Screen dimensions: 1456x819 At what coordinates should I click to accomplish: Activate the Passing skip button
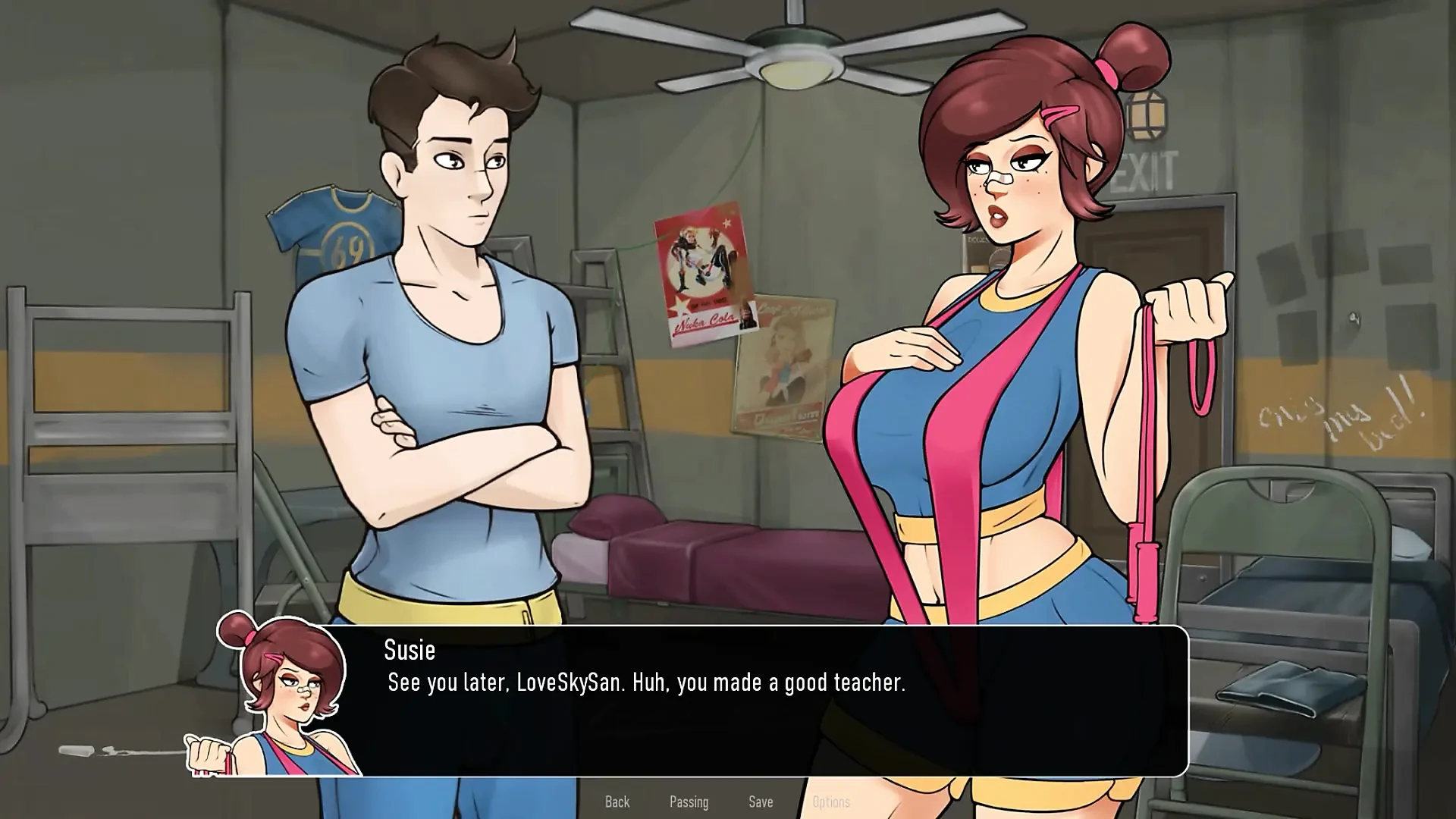click(x=689, y=802)
